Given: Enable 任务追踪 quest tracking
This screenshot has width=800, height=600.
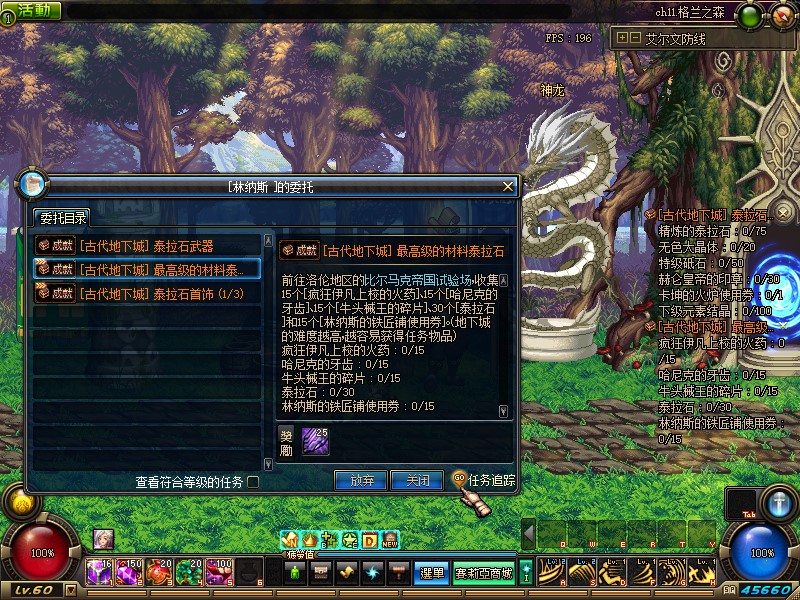Looking at the screenshot, I should click(x=483, y=480).
